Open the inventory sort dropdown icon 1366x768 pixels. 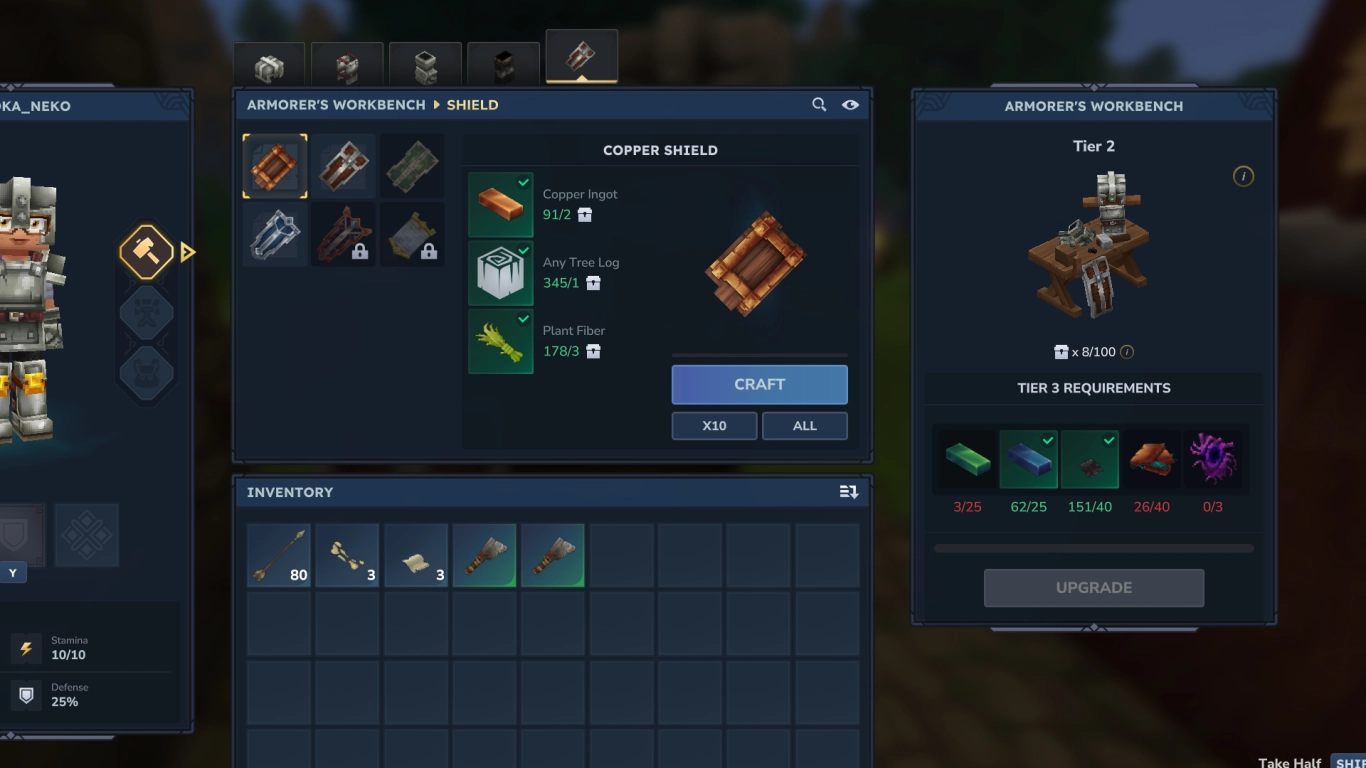tap(848, 491)
